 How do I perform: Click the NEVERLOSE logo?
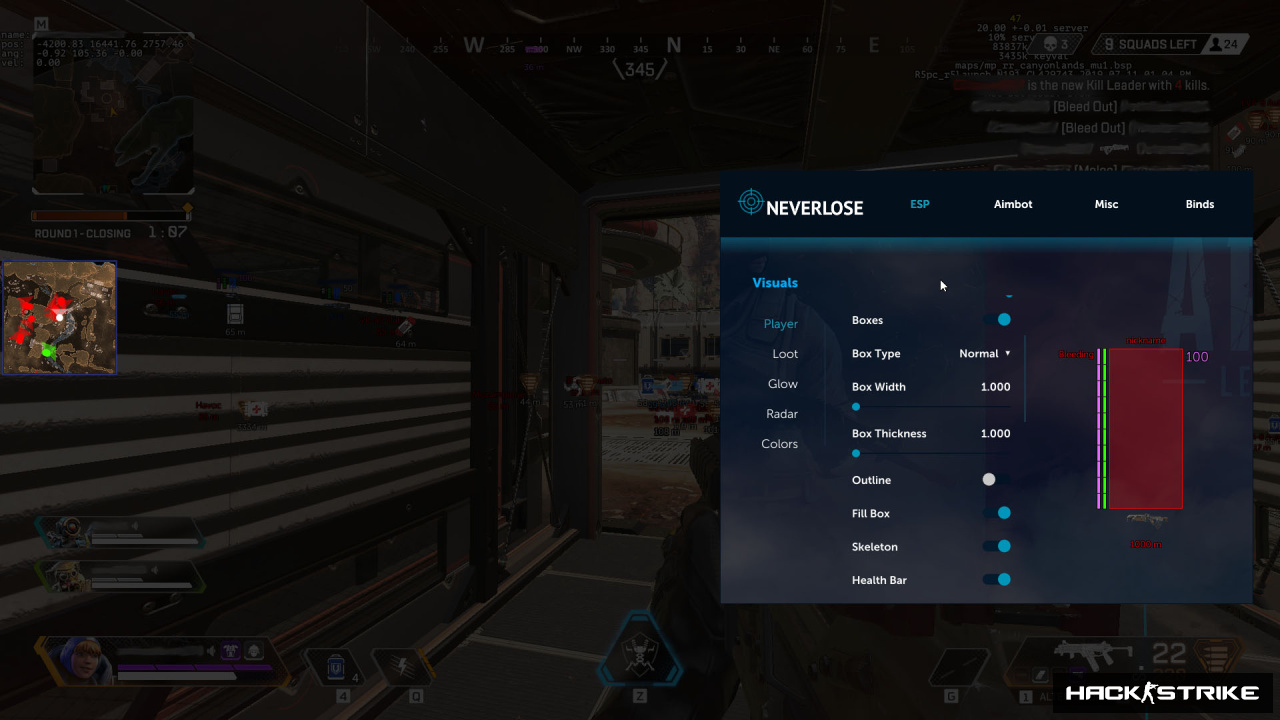(x=800, y=204)
